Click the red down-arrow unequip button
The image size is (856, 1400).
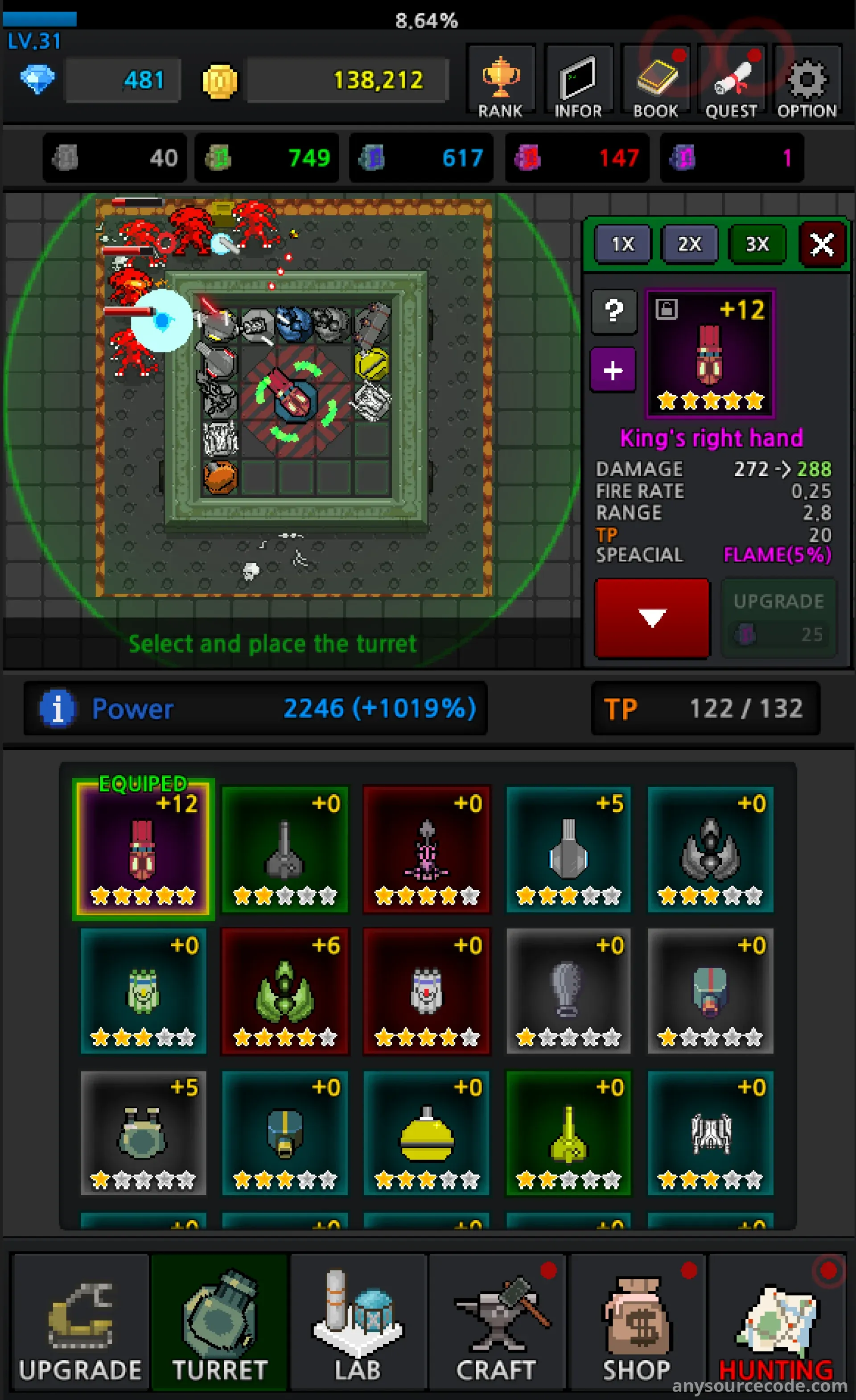[651, 618]
